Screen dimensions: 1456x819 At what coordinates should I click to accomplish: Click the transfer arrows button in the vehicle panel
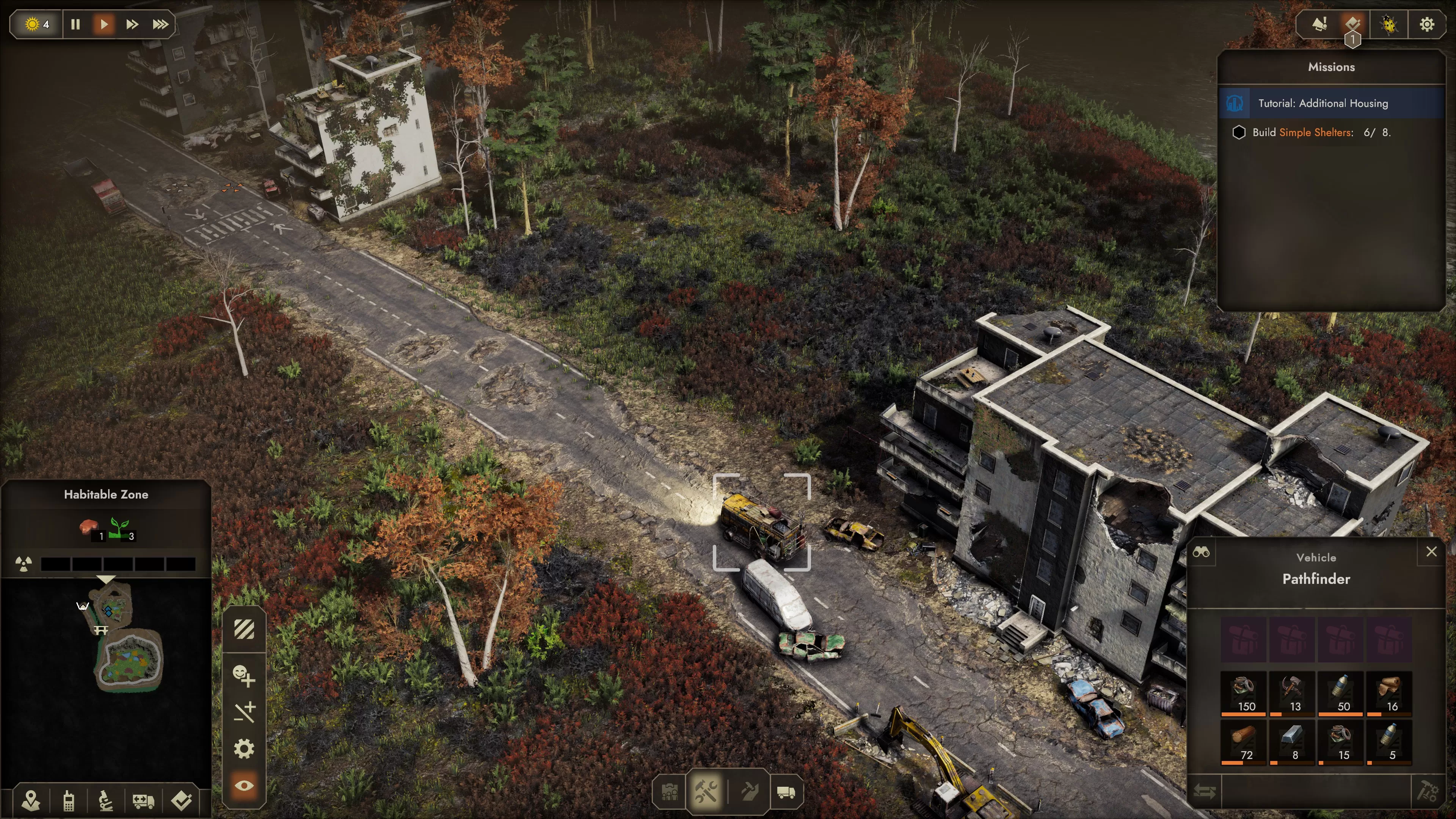[1205, 791]
